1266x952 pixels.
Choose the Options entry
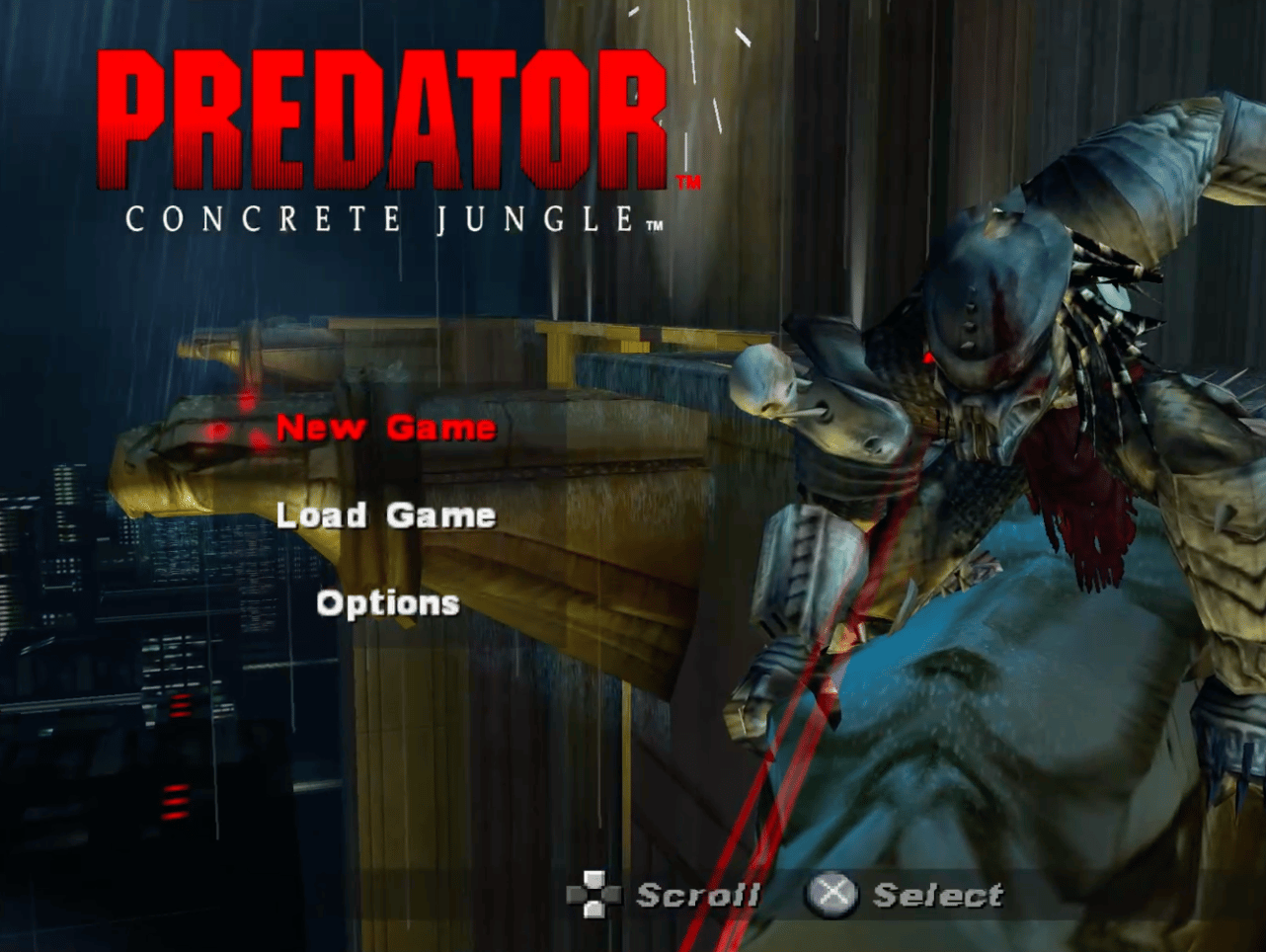pos(388,603)
